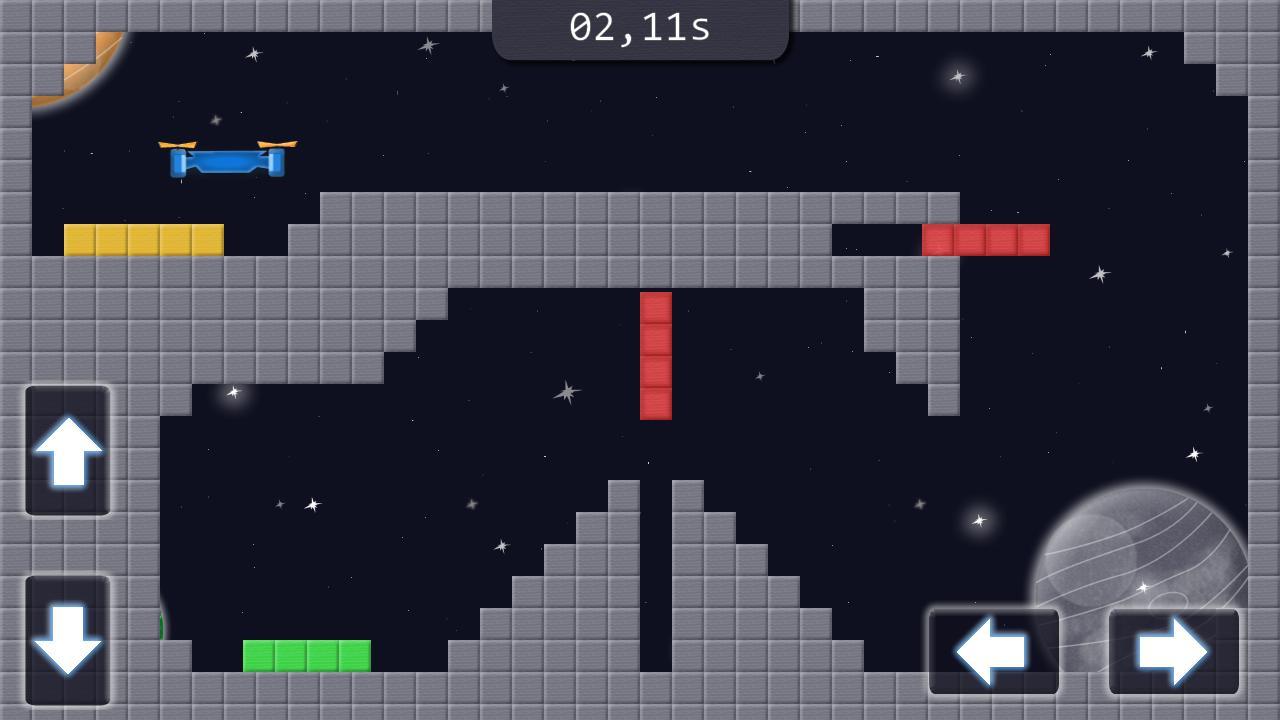Select the blue drone vehicle
Image resolution: width=1280 pixels, height=720 pixels.
(x=225, y=160)
